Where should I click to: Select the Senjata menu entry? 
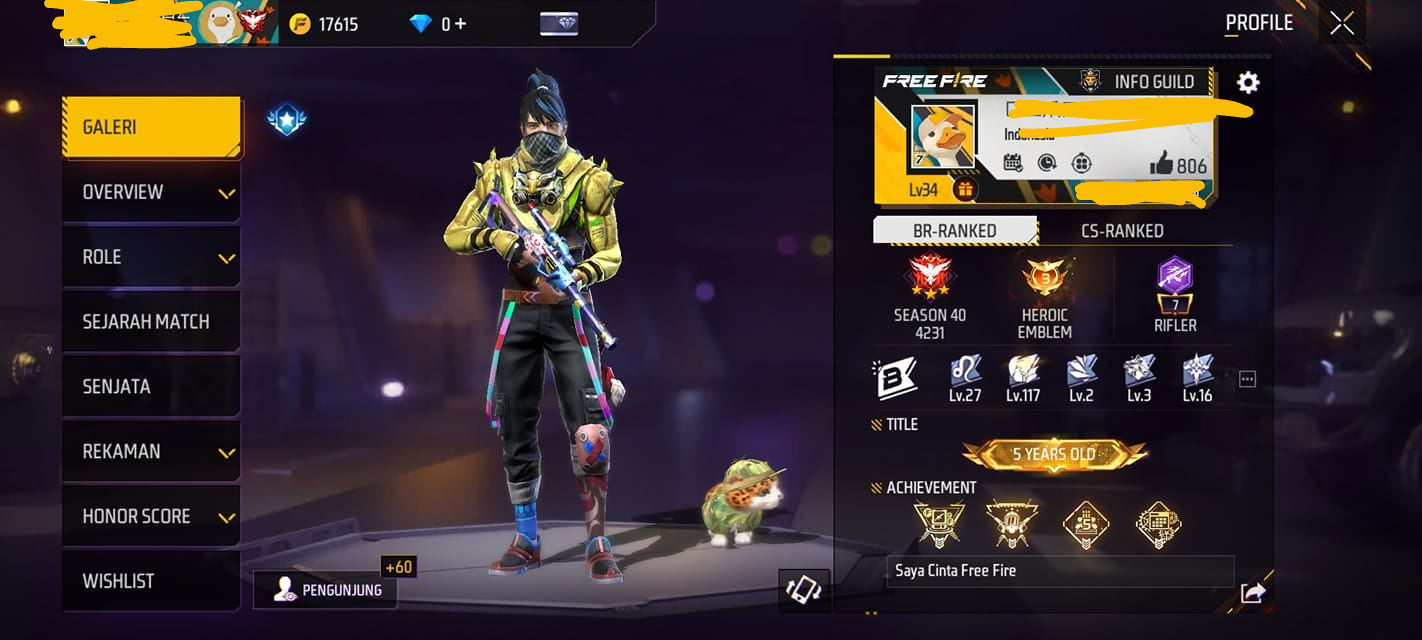pos(151,387)
